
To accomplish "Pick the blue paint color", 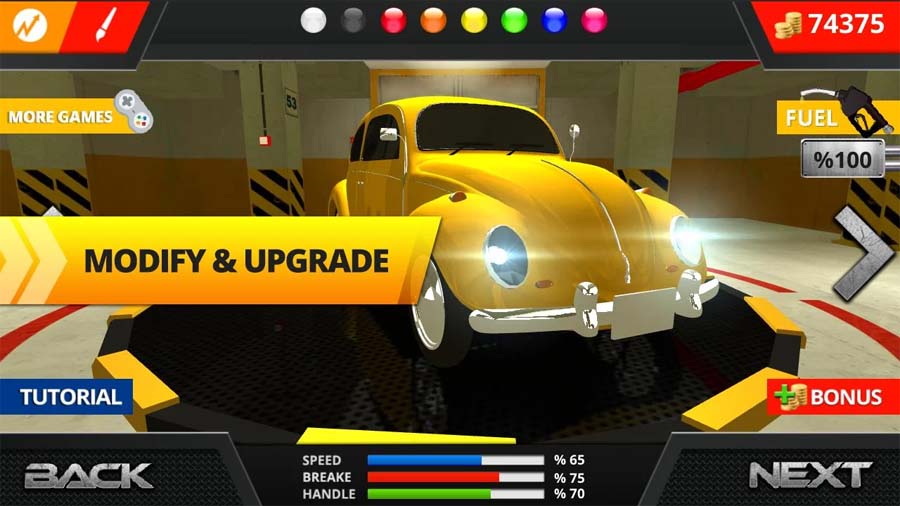I will click(554, 20).
